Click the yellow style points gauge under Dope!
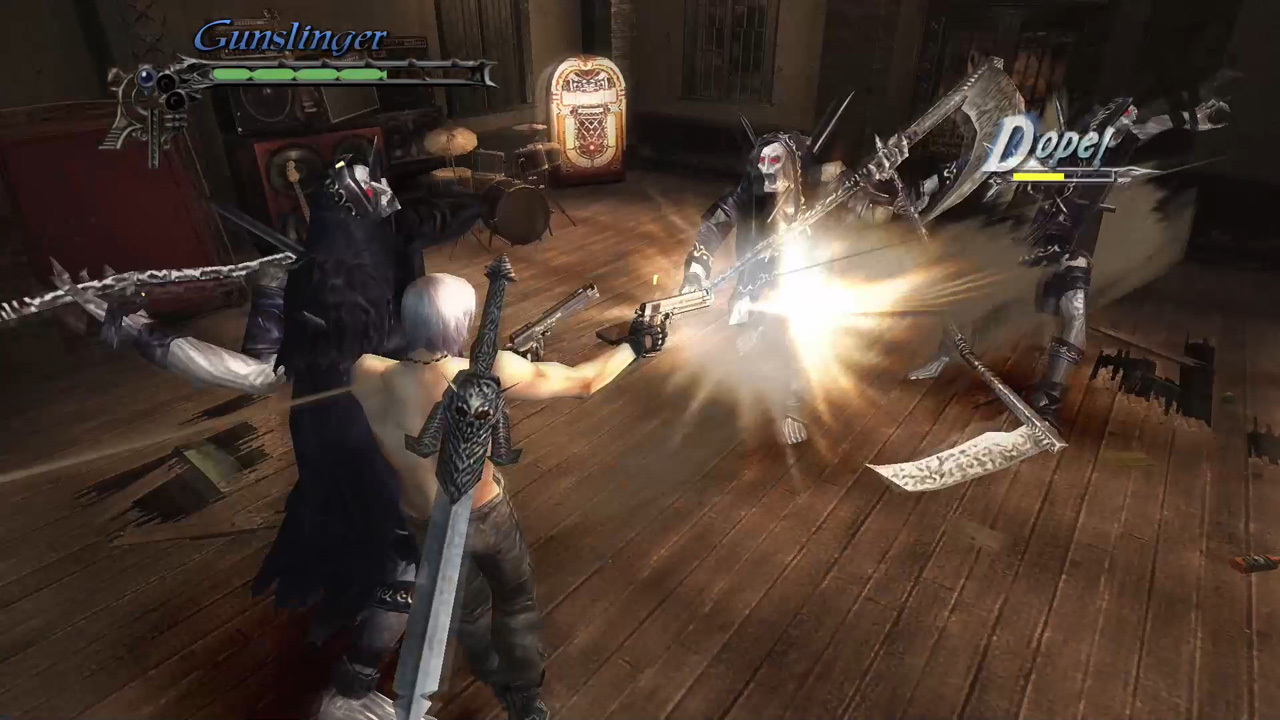 coord(1038,176)
